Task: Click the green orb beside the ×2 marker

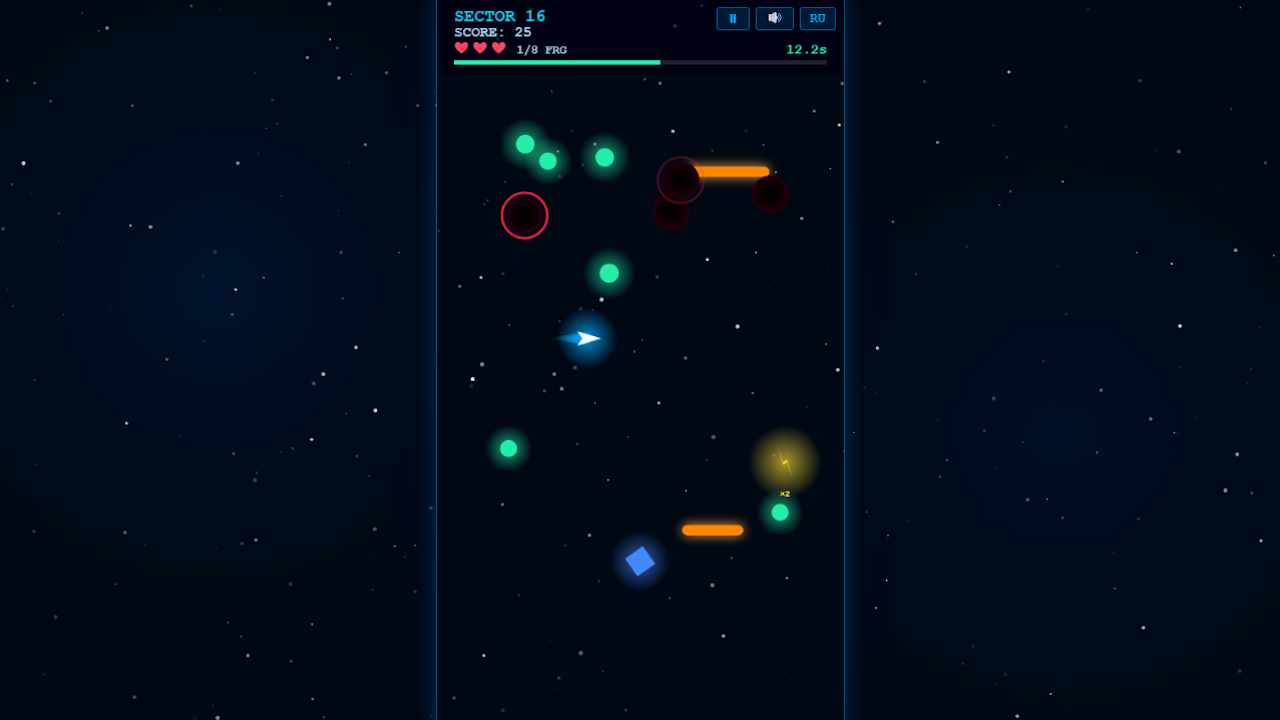Action: click(x=782, y=512)
